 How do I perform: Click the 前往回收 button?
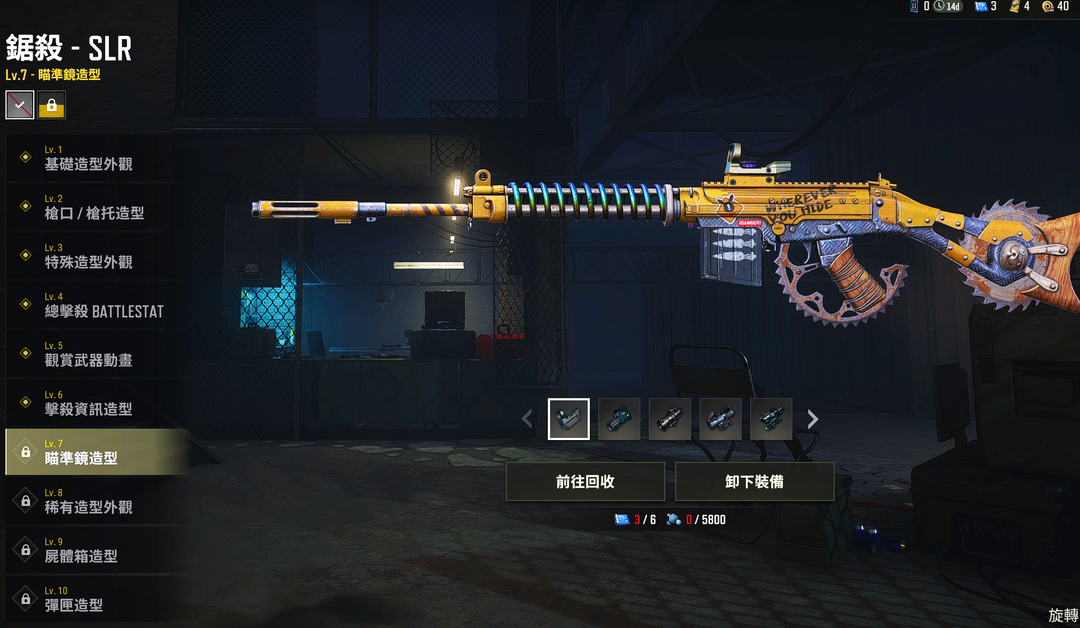click(585, 481)
